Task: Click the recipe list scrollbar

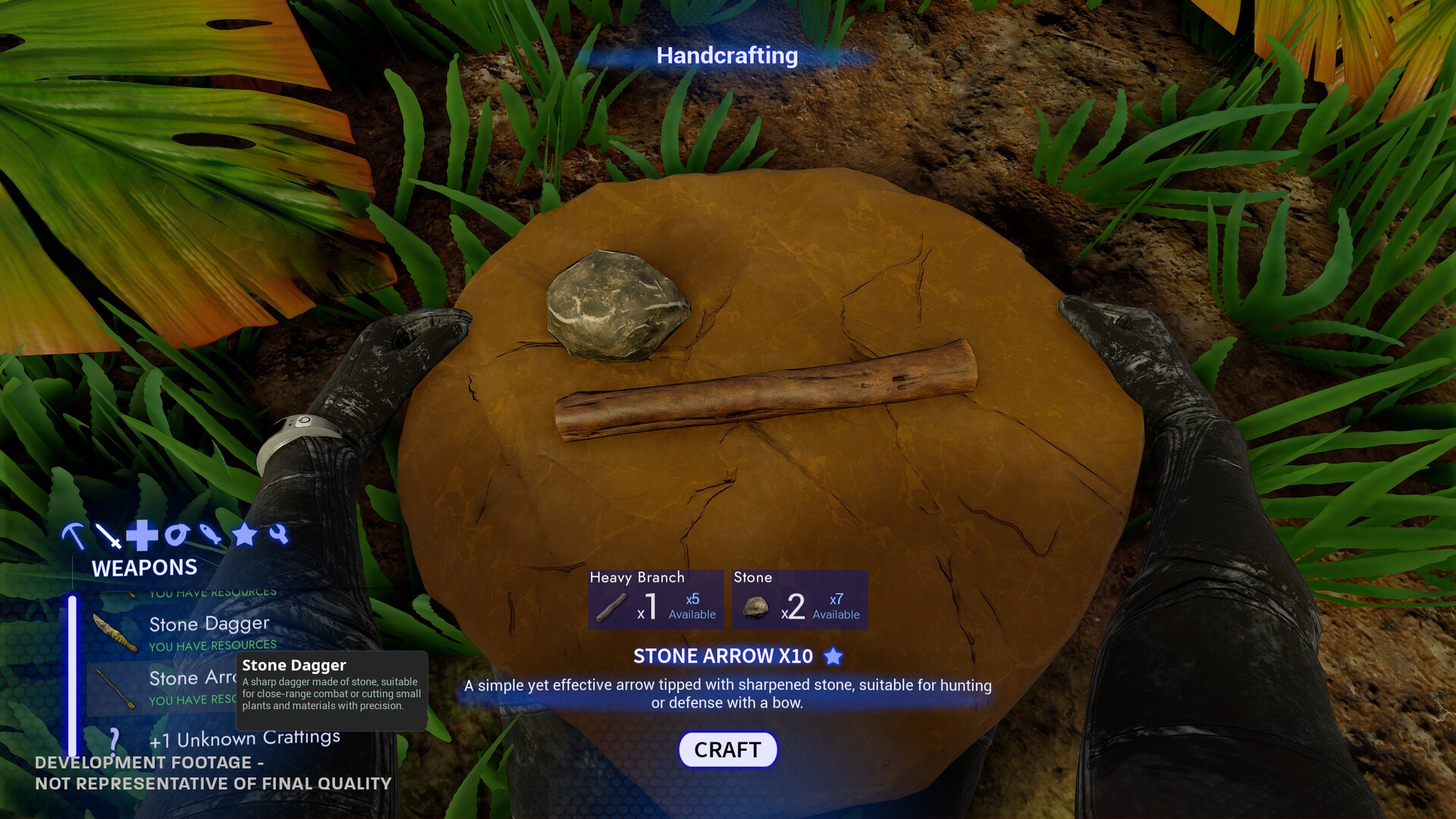Action: click(x=72, y=675)
